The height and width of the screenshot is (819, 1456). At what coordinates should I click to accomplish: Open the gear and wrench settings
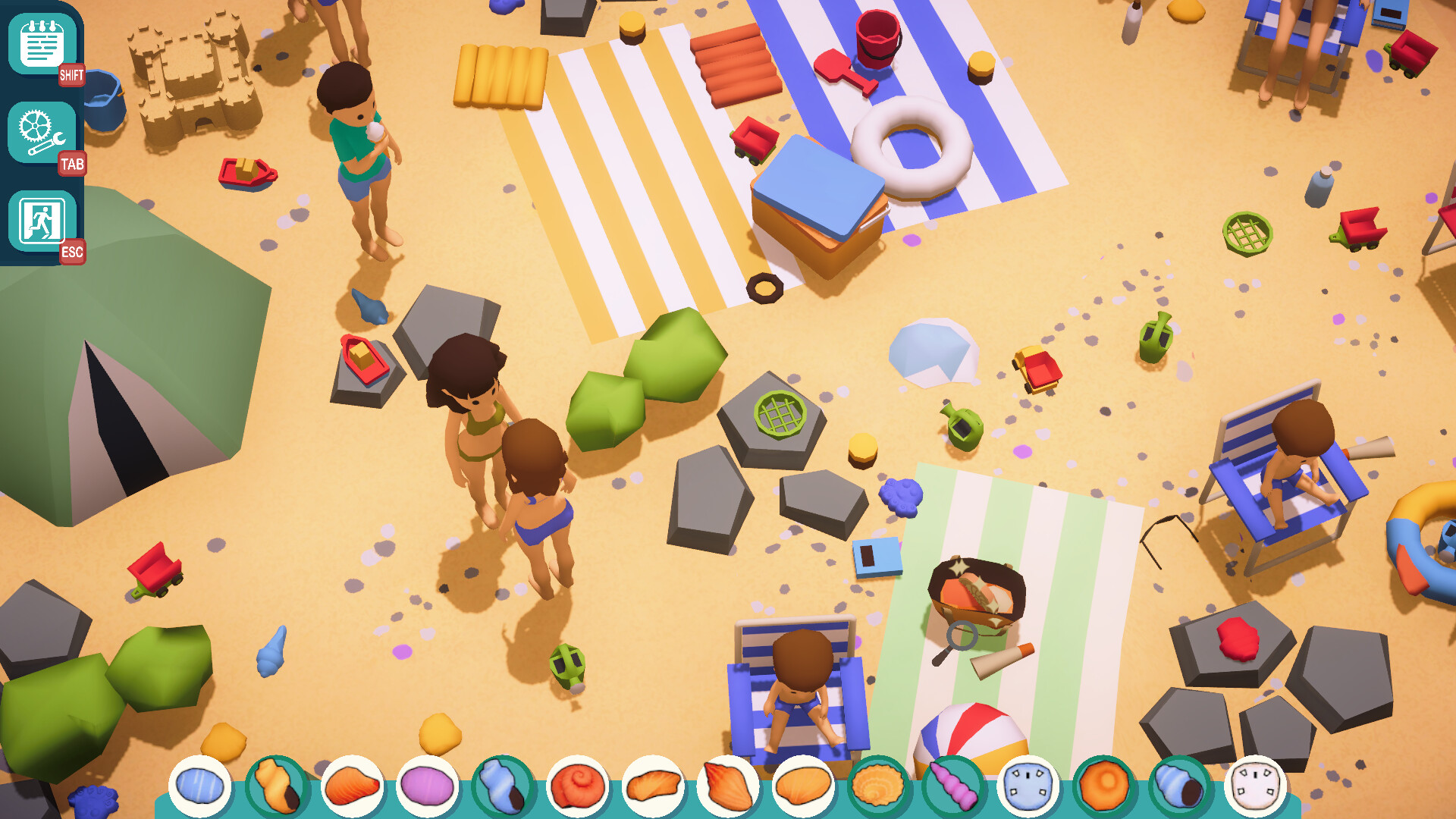coord(42,133)
